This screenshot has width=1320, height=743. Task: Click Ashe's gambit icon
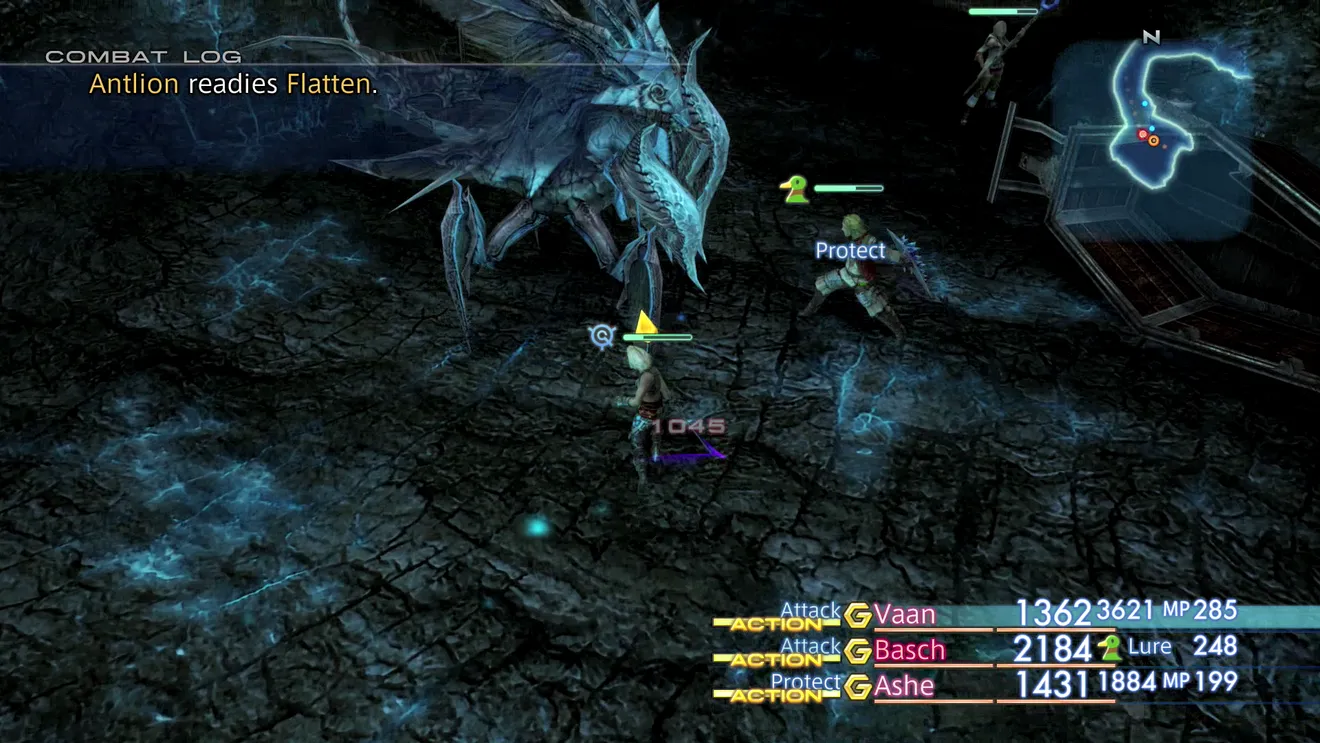[857, 688]
